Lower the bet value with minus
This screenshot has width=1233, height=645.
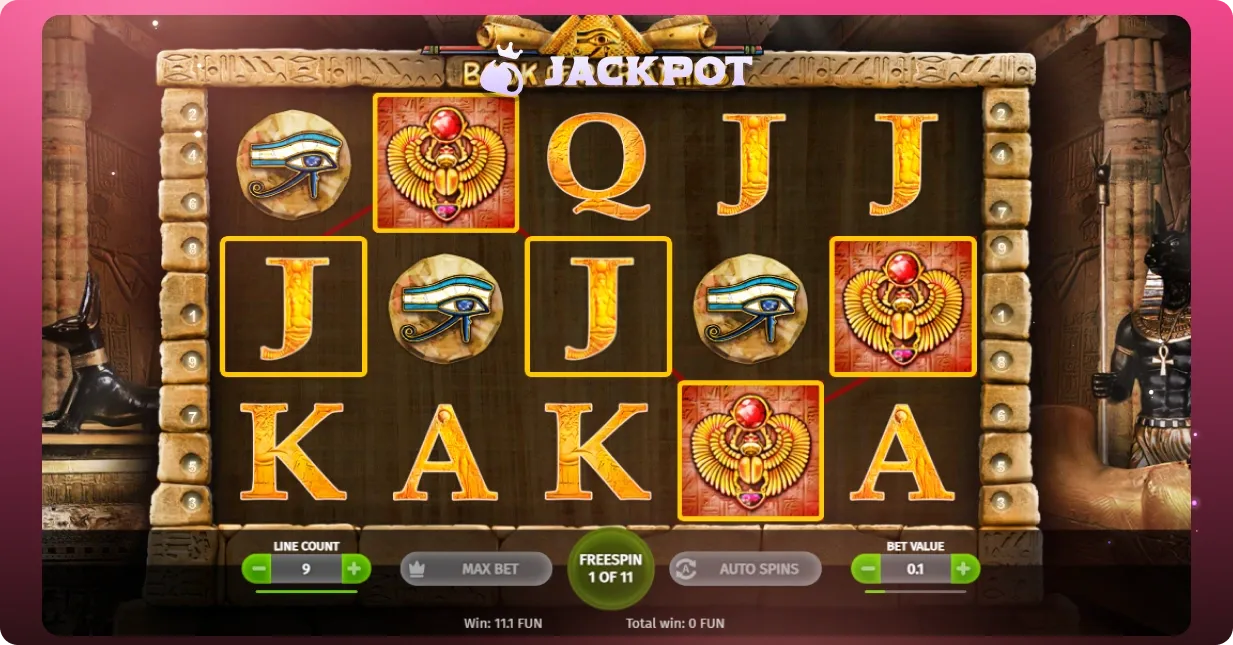coord(867,569)
